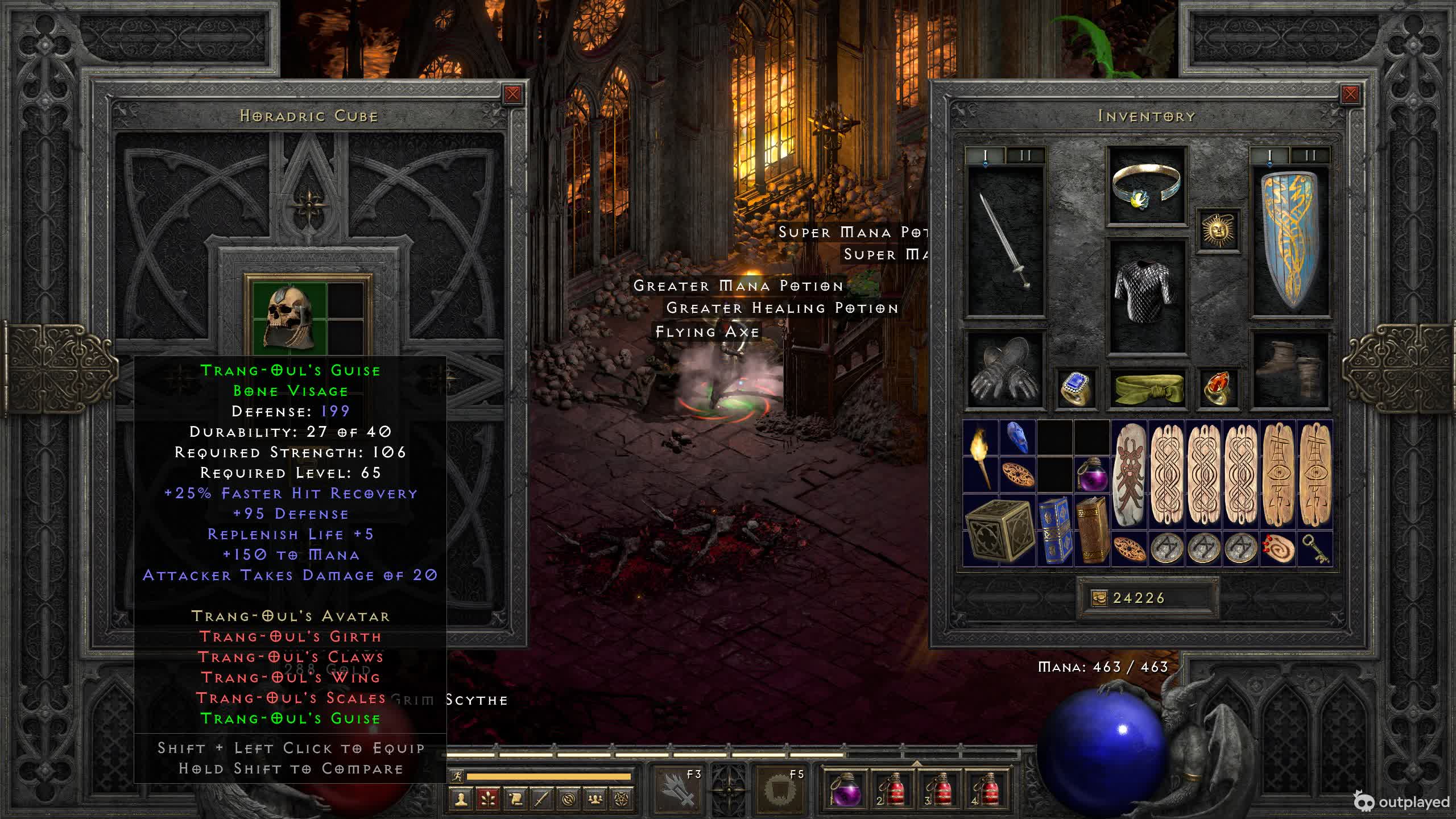
Task: Select the scale body armor slot
Action: click(1146, 296)
